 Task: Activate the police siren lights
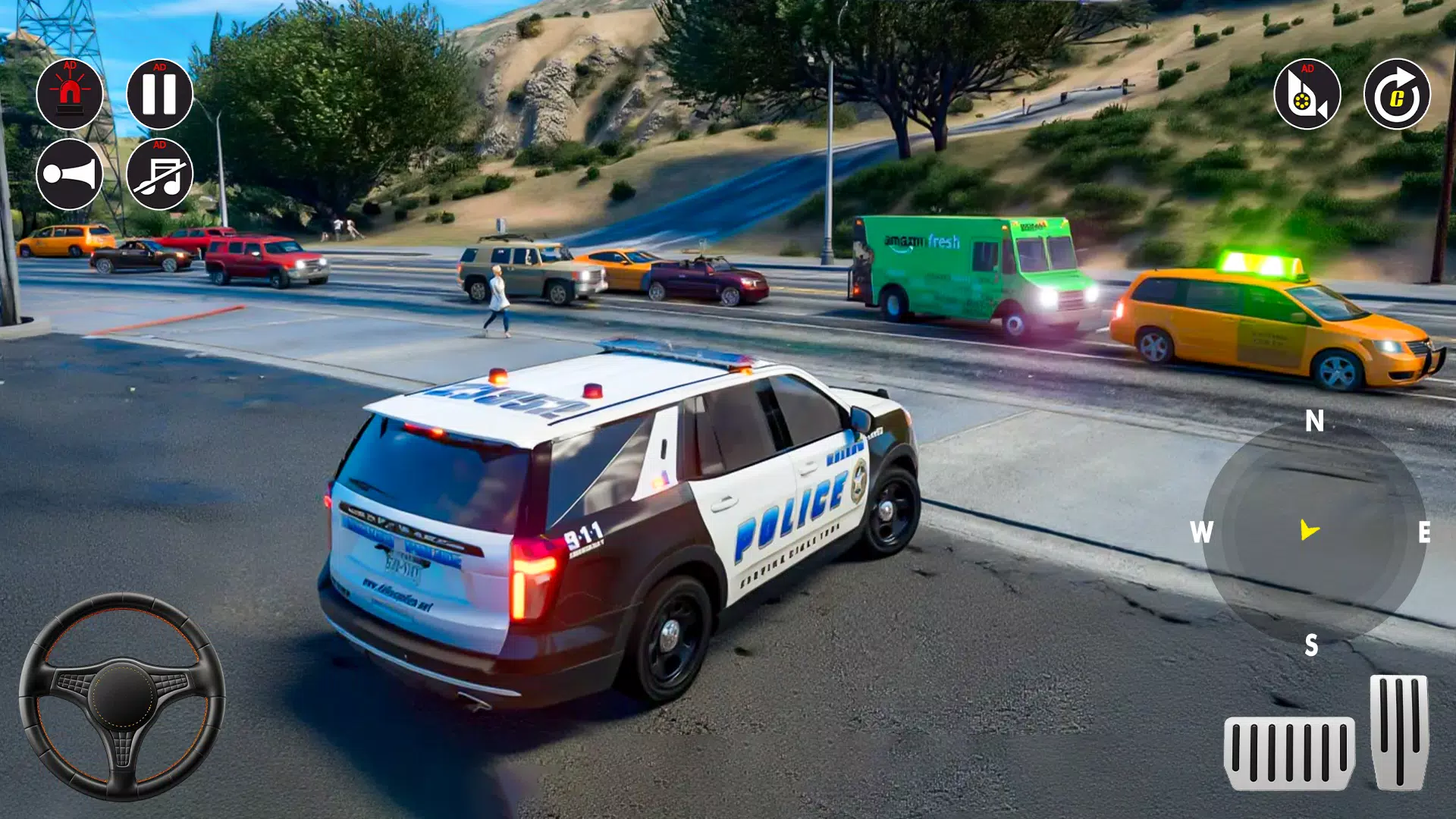click(x=70, y=95)
